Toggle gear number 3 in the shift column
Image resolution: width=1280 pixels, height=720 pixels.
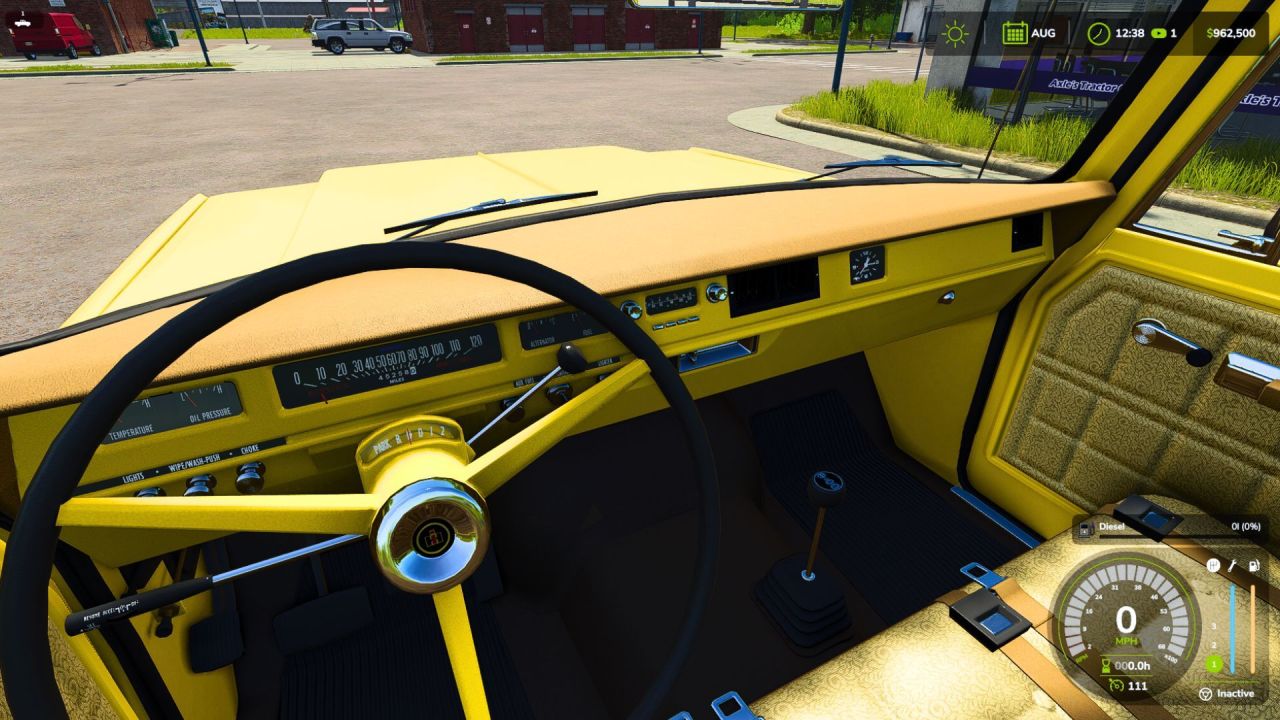(x=1214, y=625)
